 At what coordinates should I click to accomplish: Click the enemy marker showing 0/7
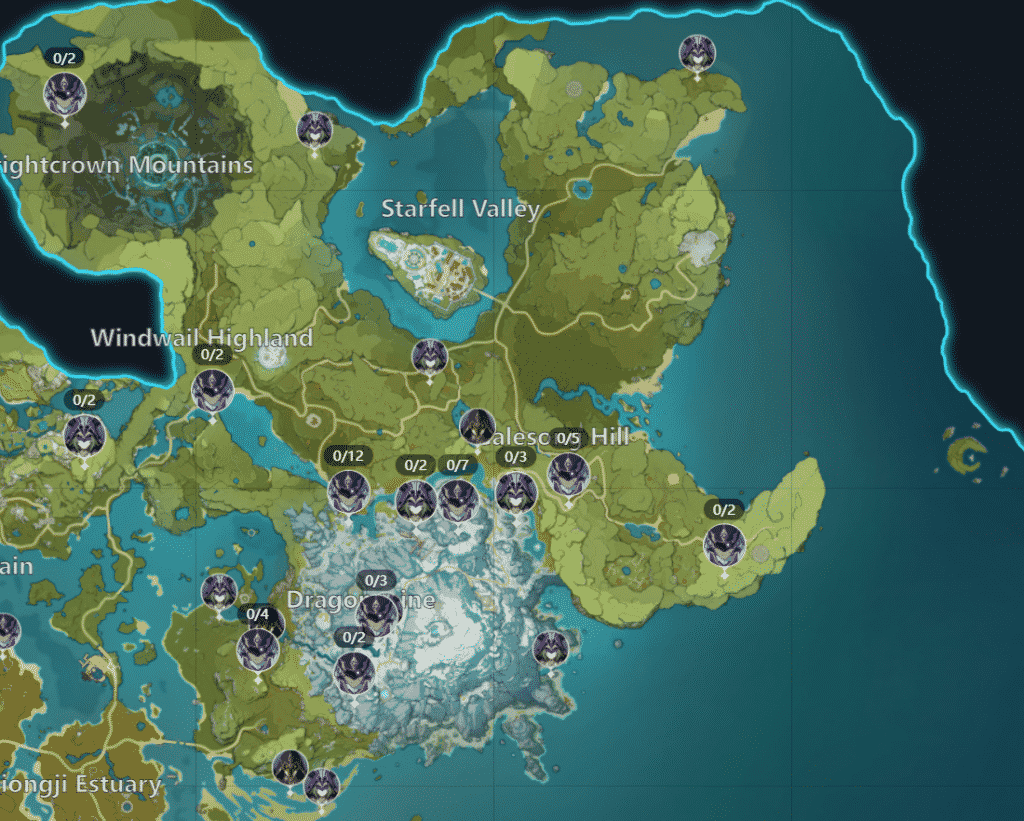tap(457, 499)
